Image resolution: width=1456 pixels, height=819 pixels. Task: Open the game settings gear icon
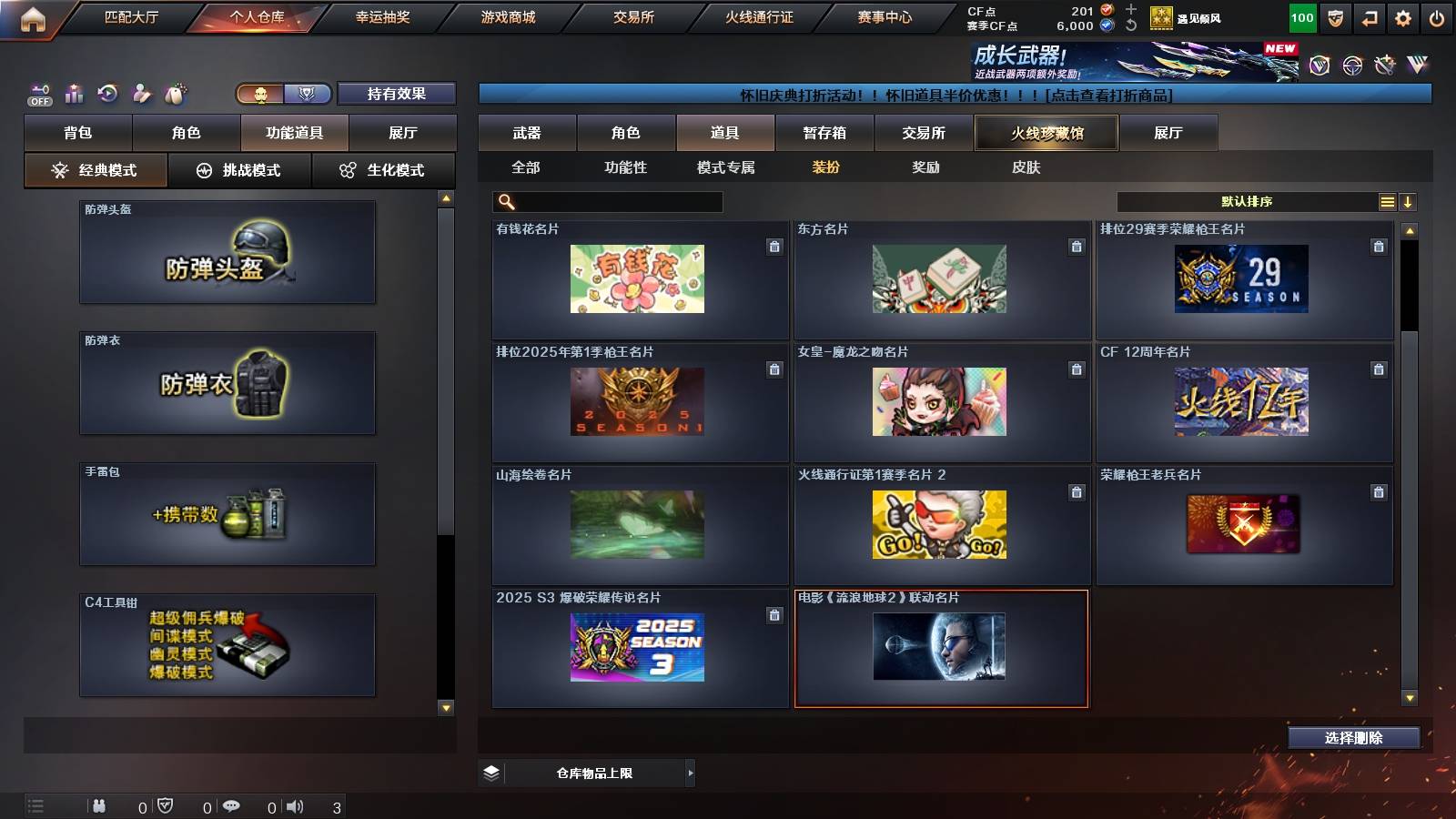point(1403,16)
